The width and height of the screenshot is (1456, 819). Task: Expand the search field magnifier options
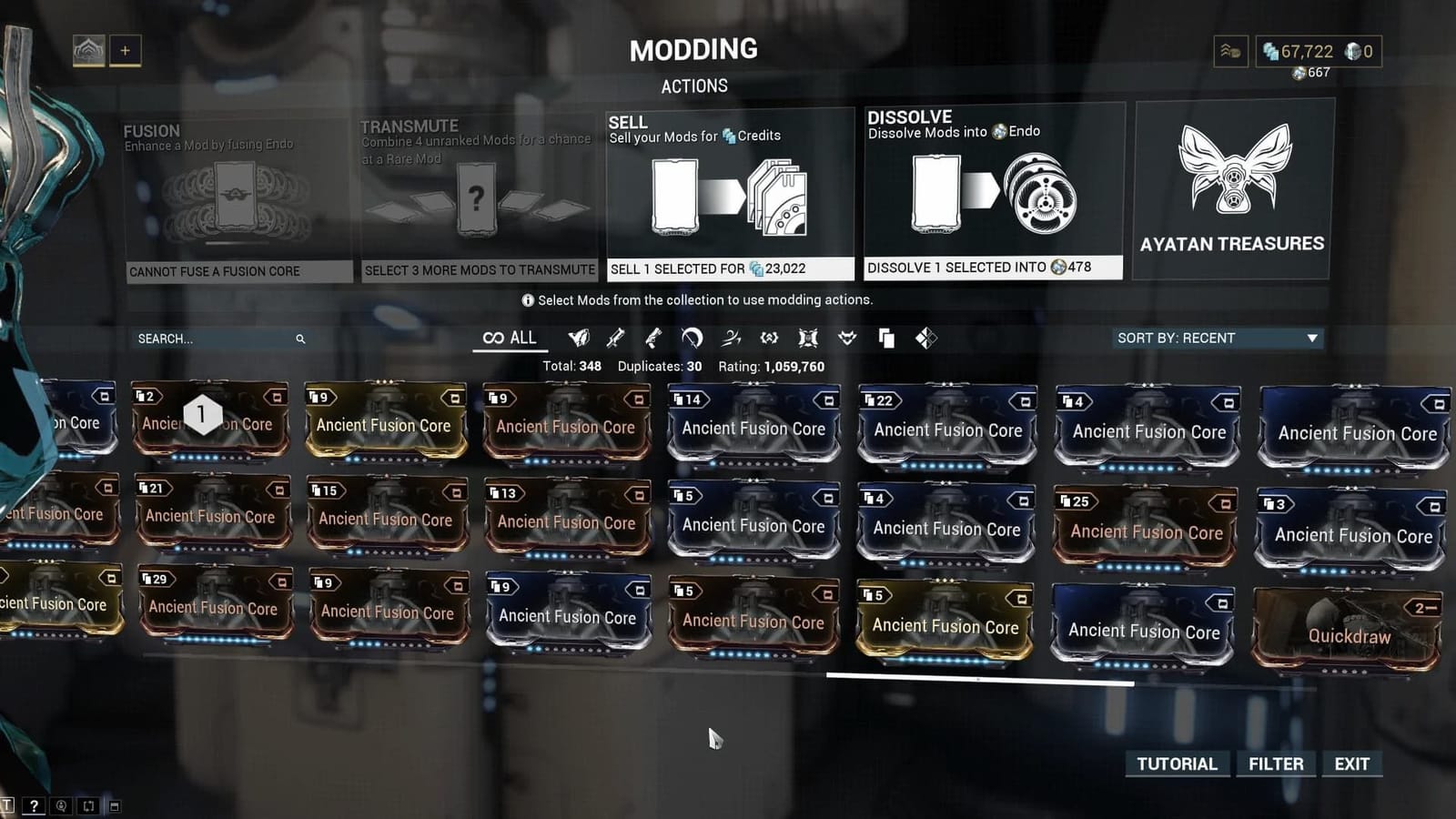point(300,338)
